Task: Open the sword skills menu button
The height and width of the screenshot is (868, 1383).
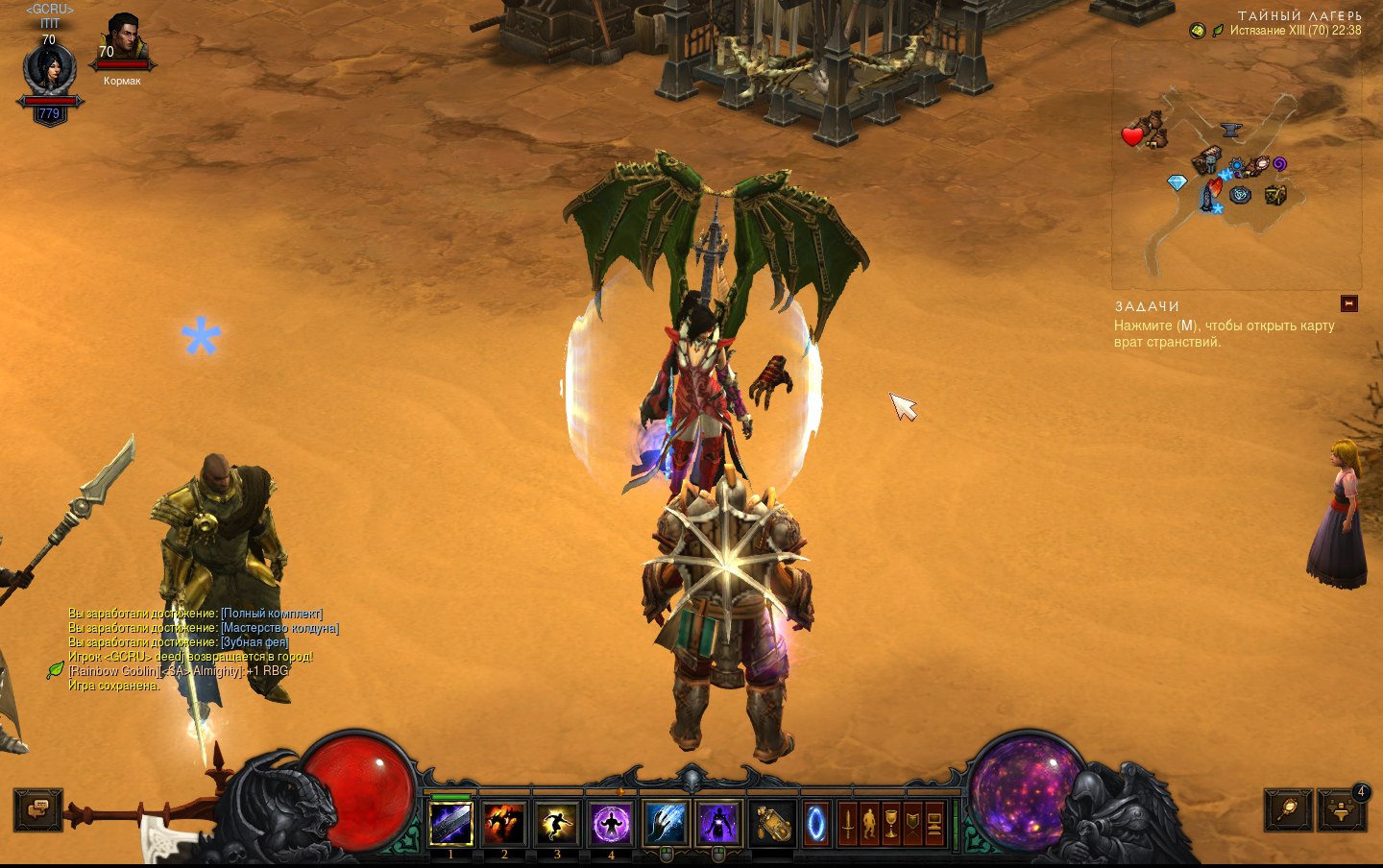Action: (x=847, y=823)
